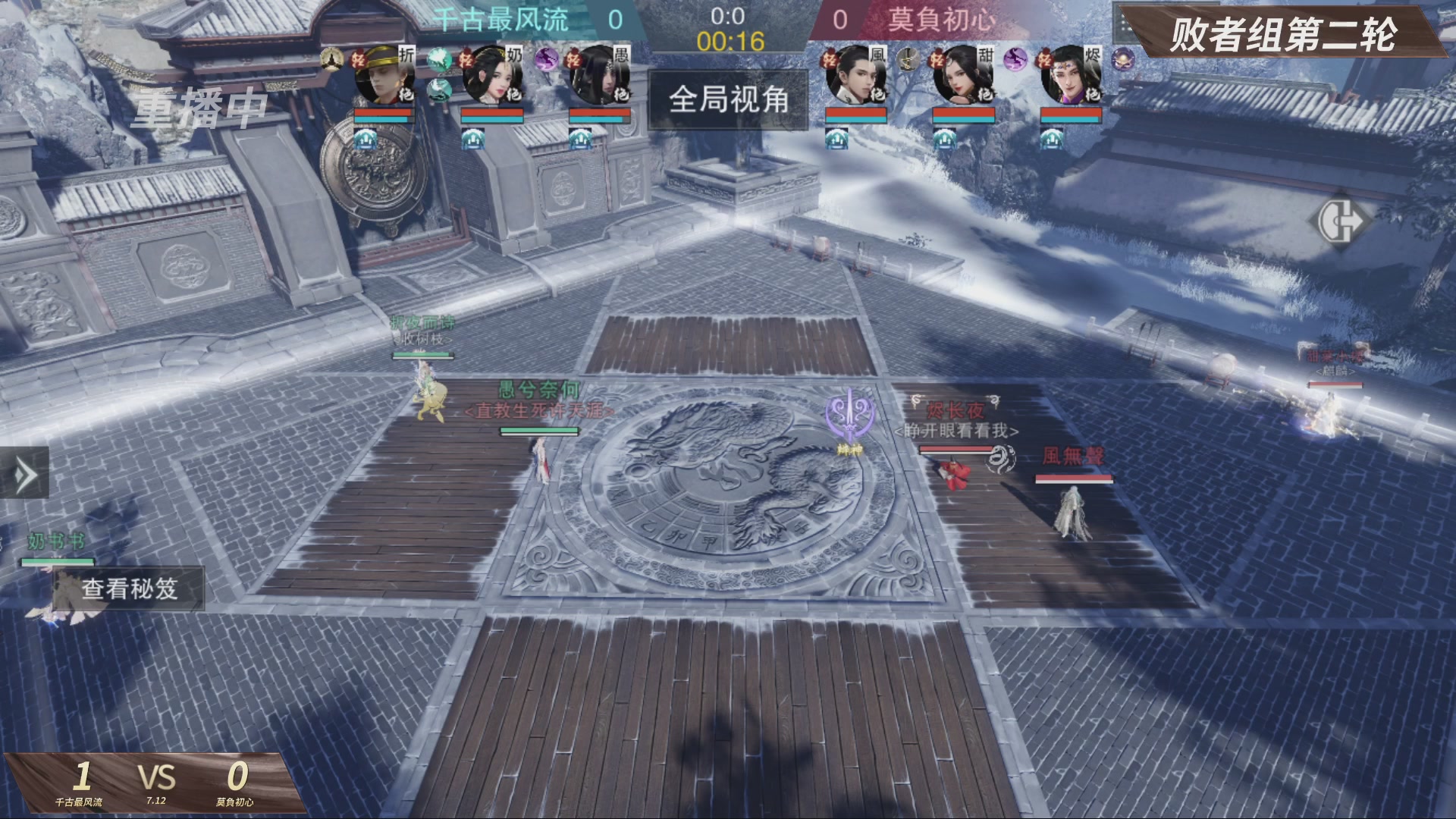Click the teal crane skill icon next to 折
1456x819 pixels.
(x=439, y=60)
